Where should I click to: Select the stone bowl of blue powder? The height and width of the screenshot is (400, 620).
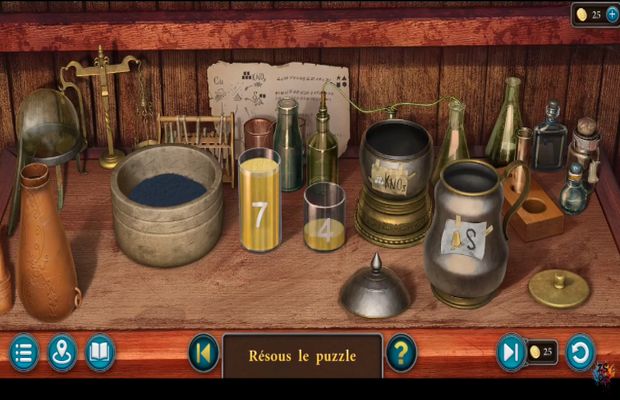(167, 203)
